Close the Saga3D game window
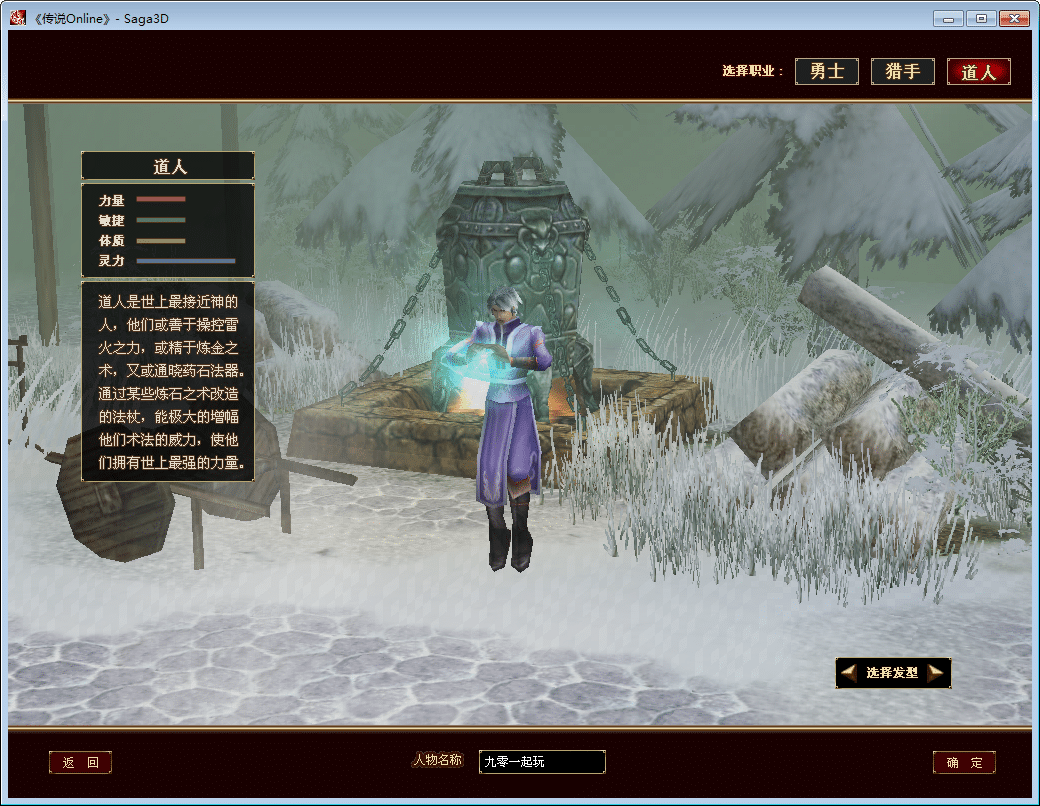The image size is (1040, 806). pyautogui.click(x=1013, y=18)
